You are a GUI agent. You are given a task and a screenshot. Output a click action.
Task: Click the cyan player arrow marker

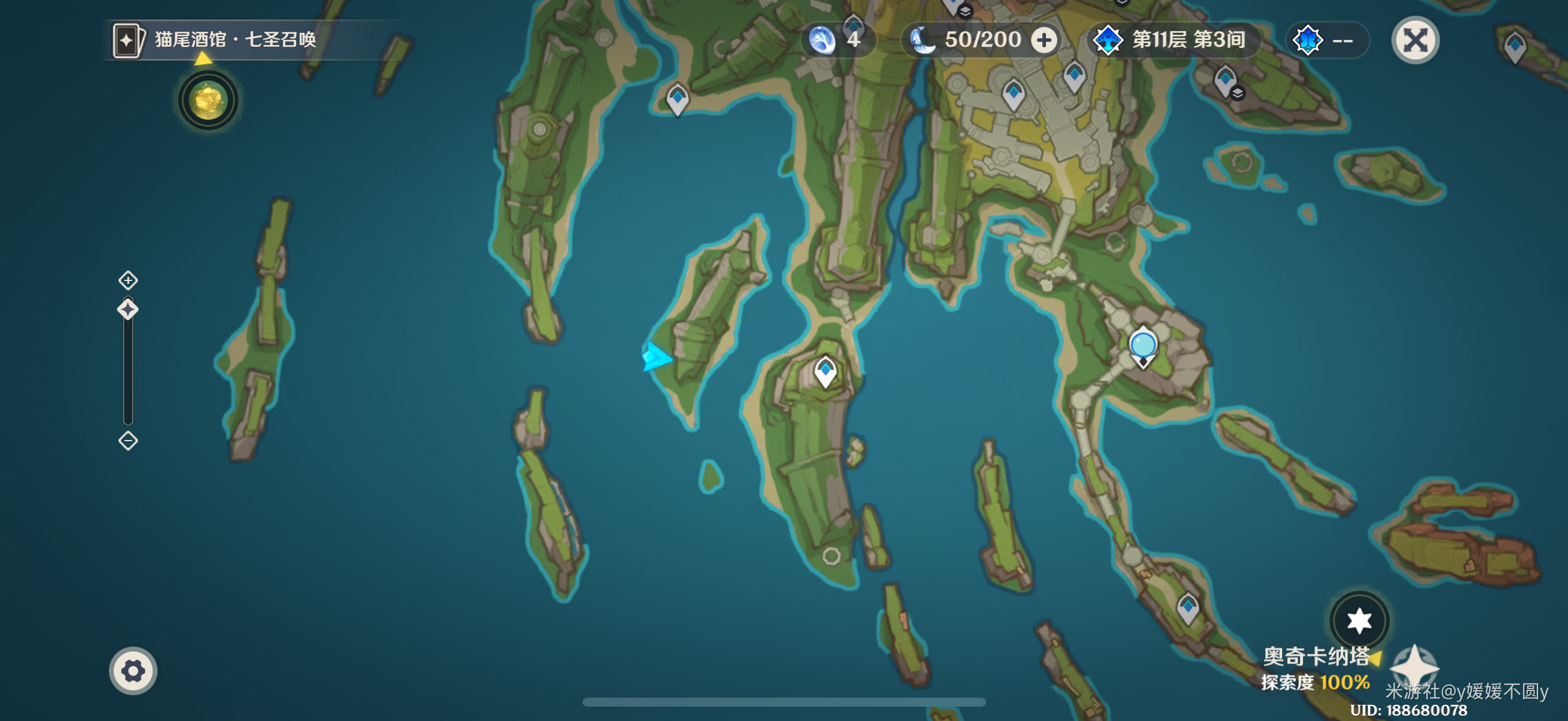(x=656, y=356)
